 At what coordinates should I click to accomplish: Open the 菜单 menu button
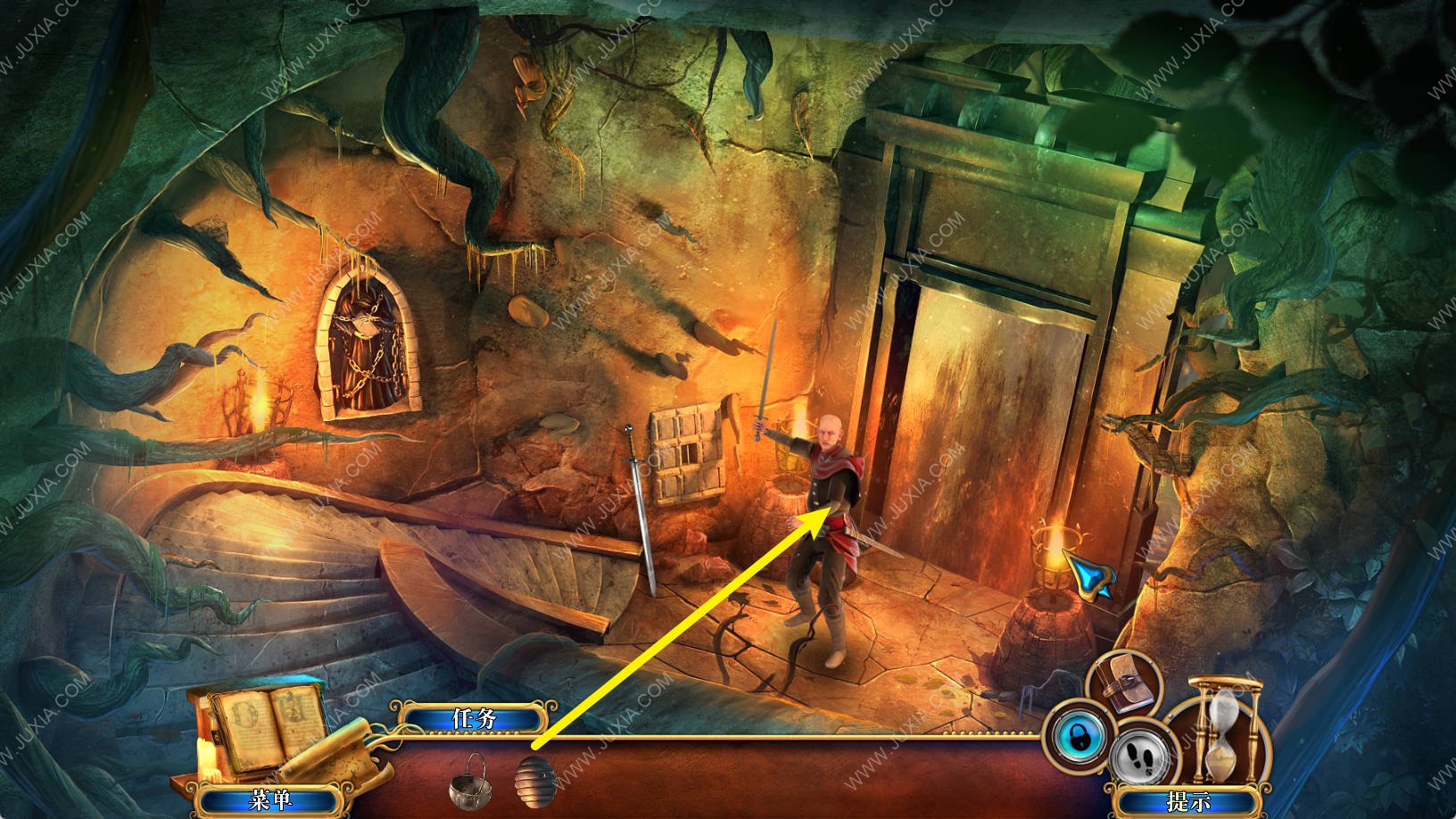270,799
